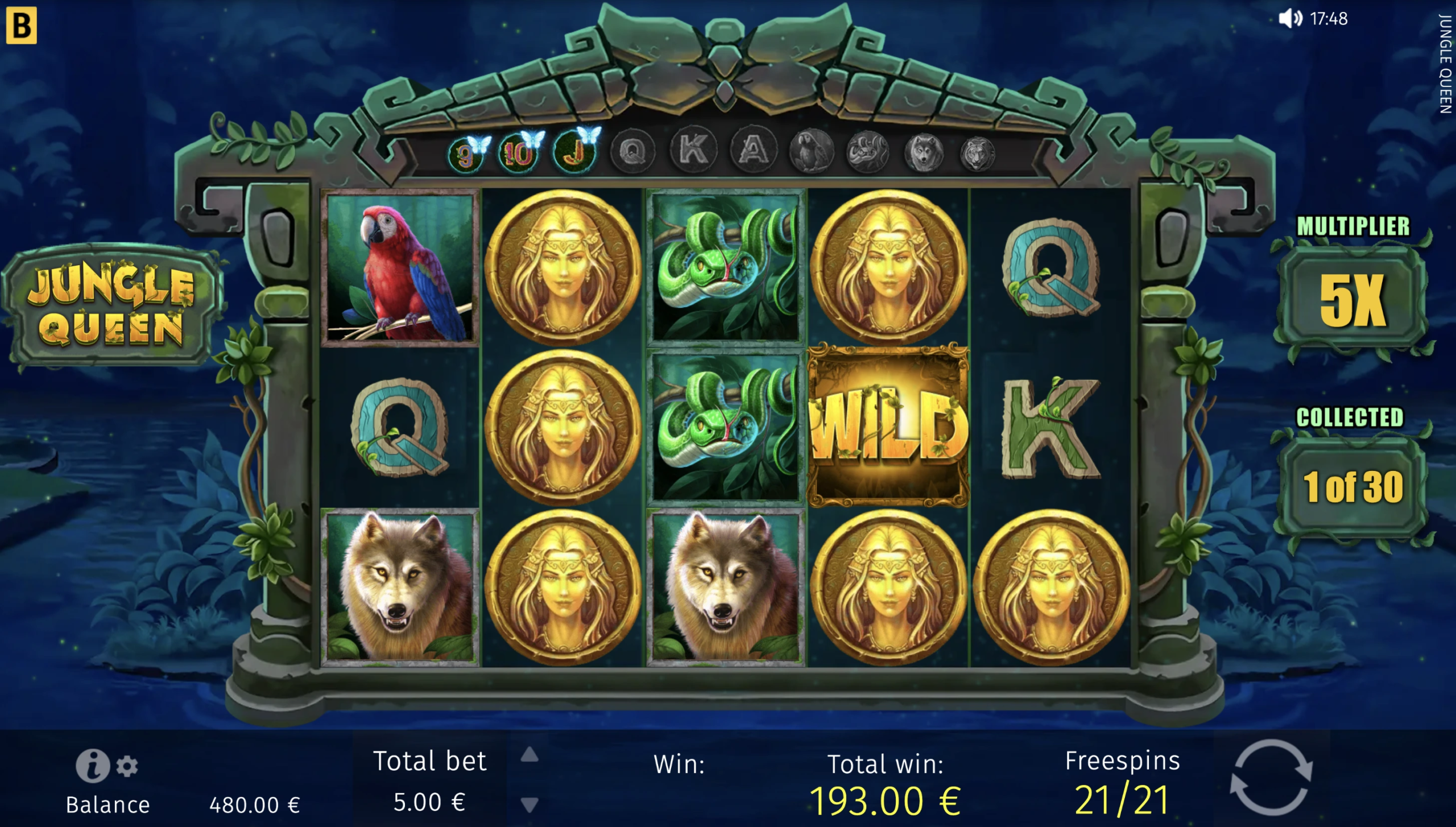Increase total bet with the up arrow
1456x827 pixels.
coord(530,755)
